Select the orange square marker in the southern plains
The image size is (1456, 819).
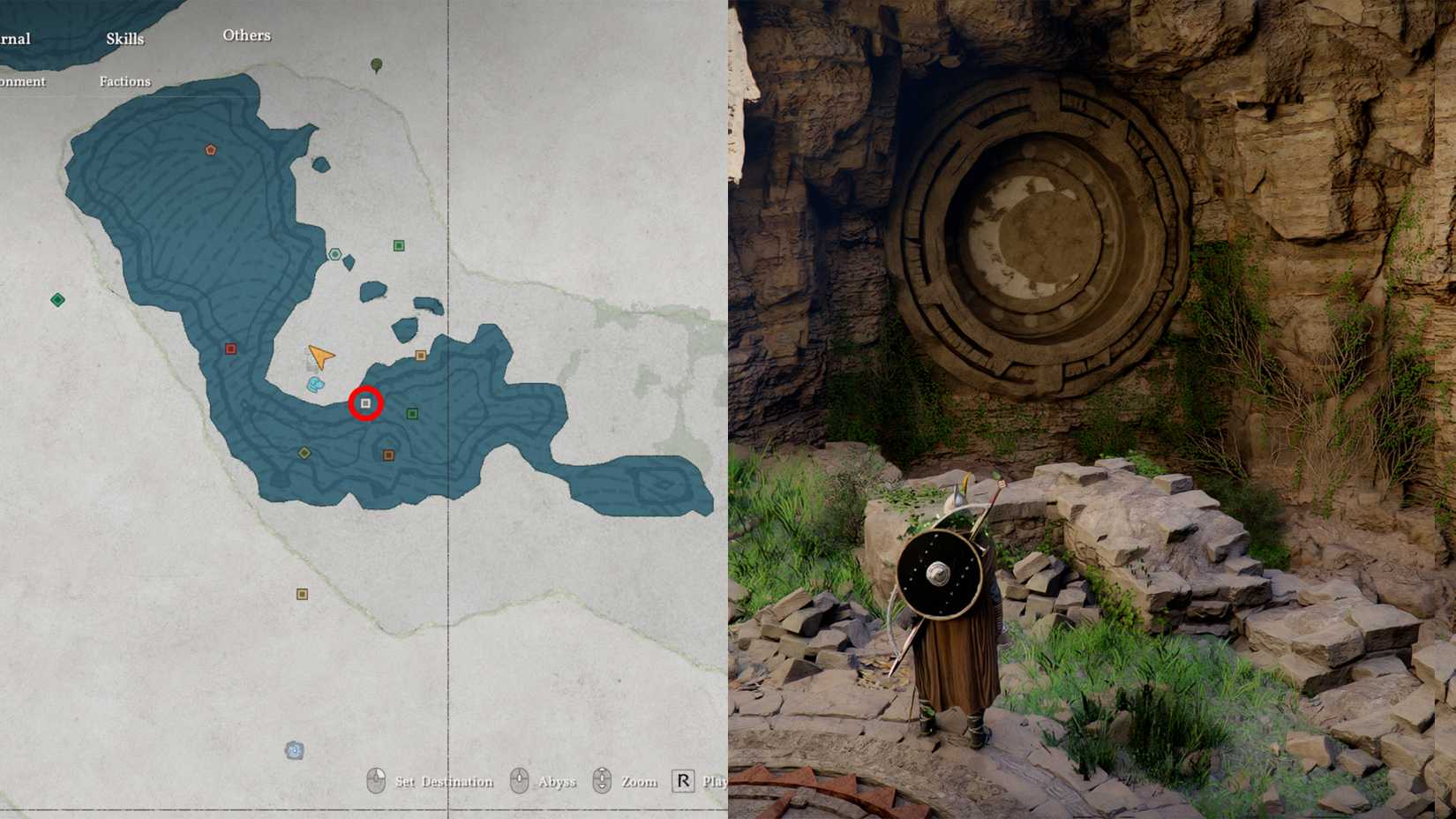click(303, 592)
